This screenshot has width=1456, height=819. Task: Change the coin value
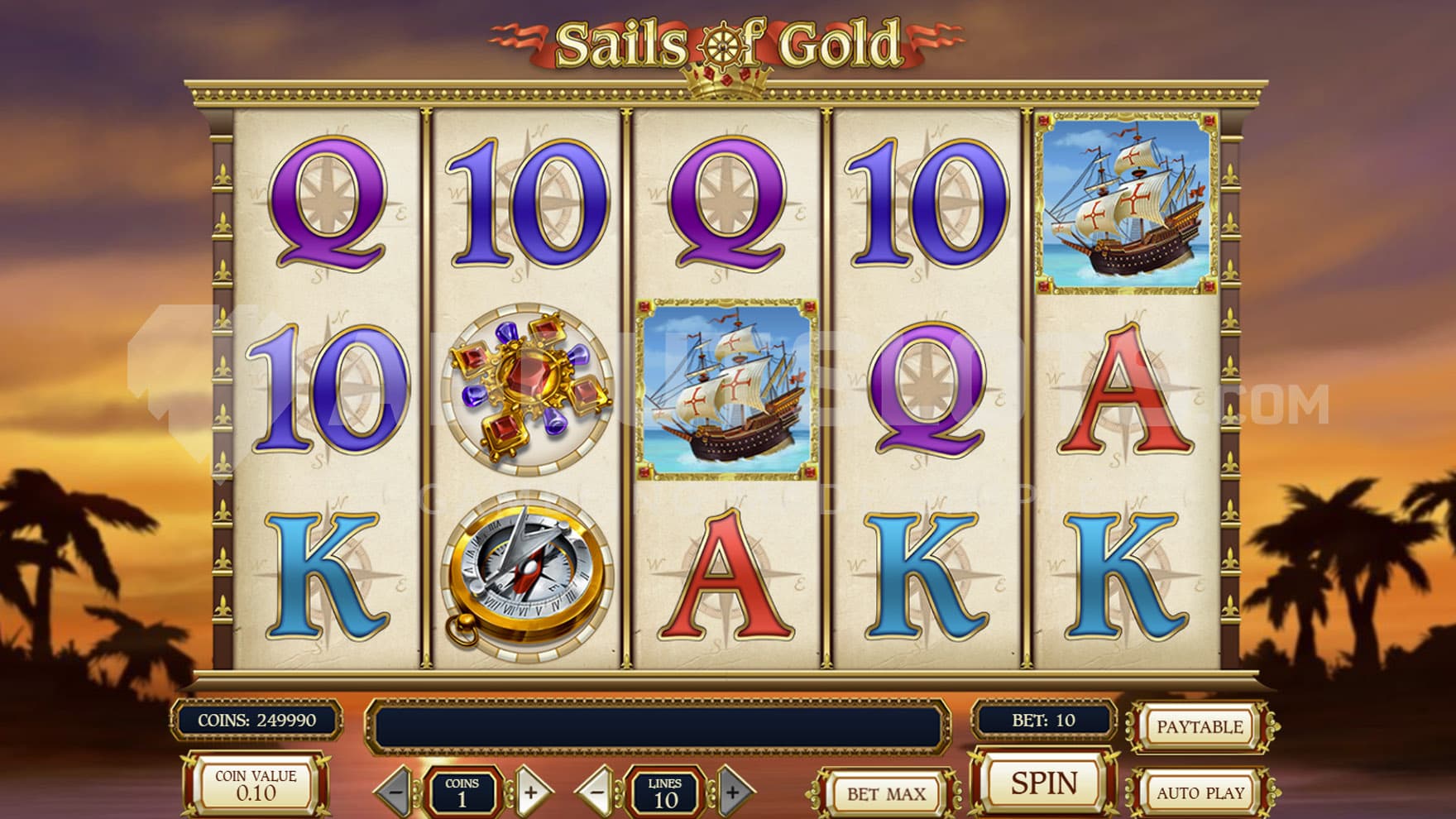(x=256, y=785)
